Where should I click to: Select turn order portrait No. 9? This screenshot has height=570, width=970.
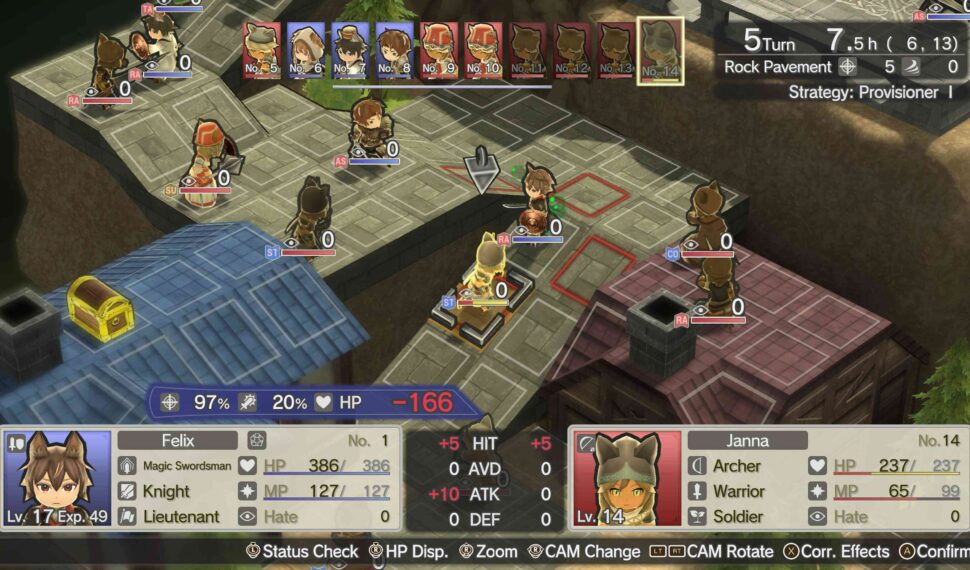coord(438,50)
